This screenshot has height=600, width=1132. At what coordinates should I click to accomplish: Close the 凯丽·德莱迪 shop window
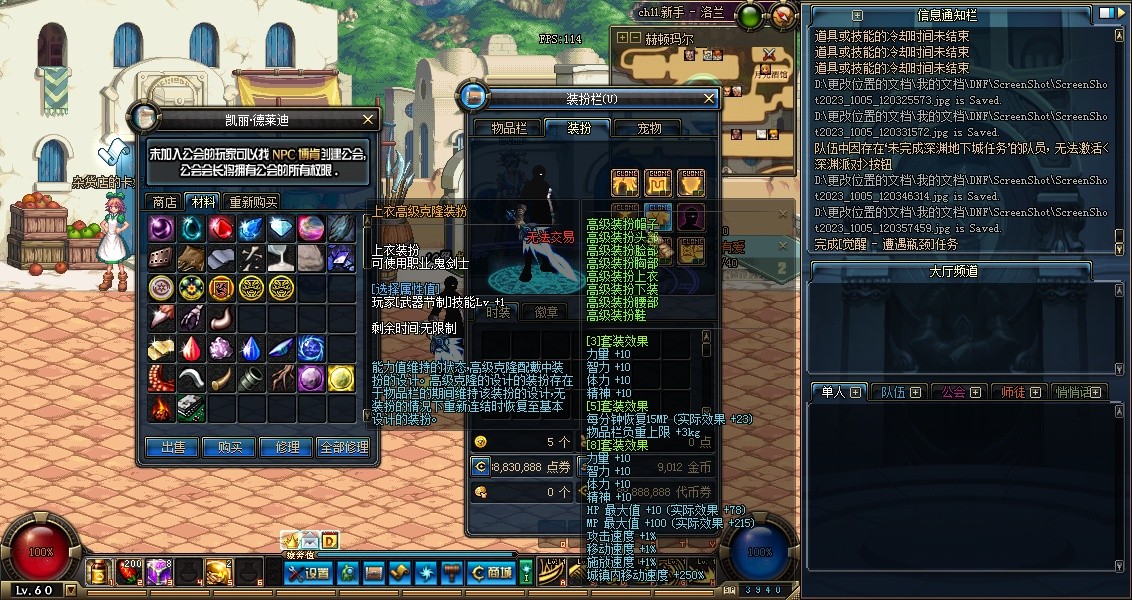[367, 119]
